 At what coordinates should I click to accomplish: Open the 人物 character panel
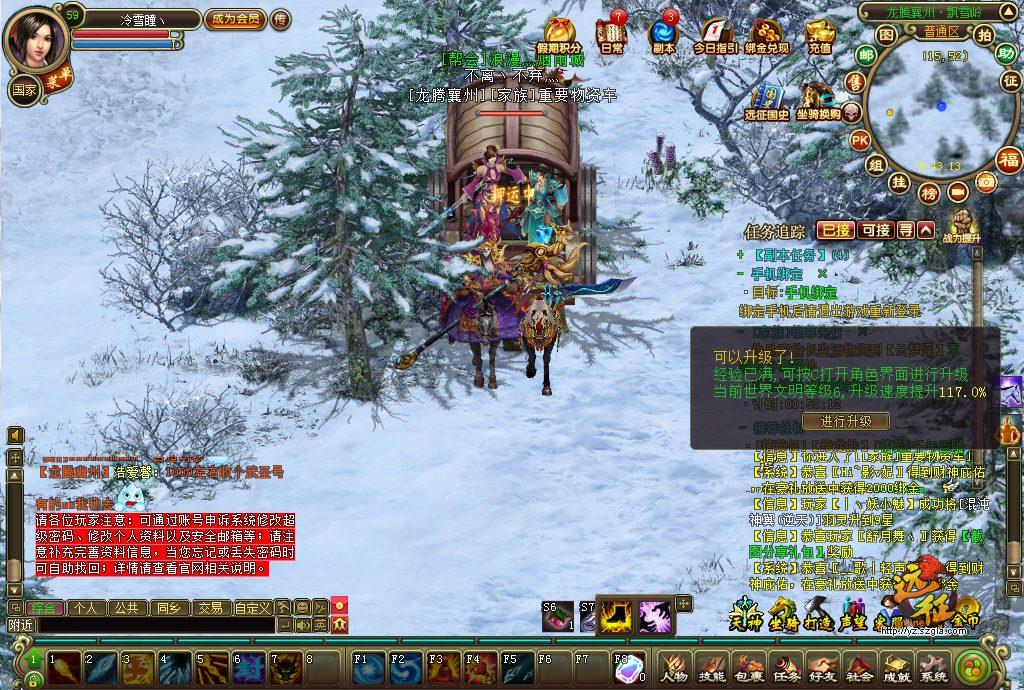pyautogui.click(x=675, y=667)
